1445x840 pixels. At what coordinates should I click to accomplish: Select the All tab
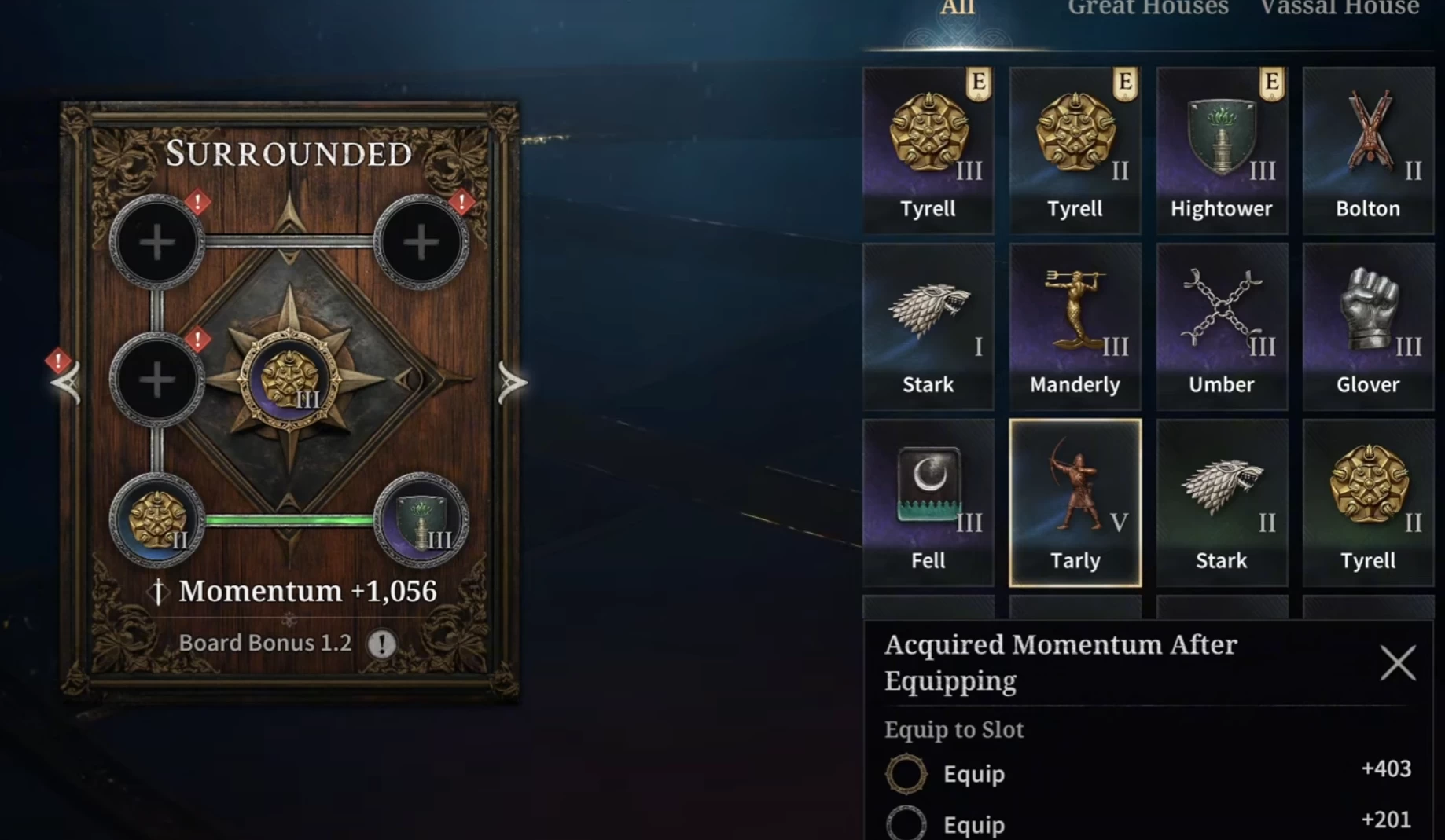(958, 9)
